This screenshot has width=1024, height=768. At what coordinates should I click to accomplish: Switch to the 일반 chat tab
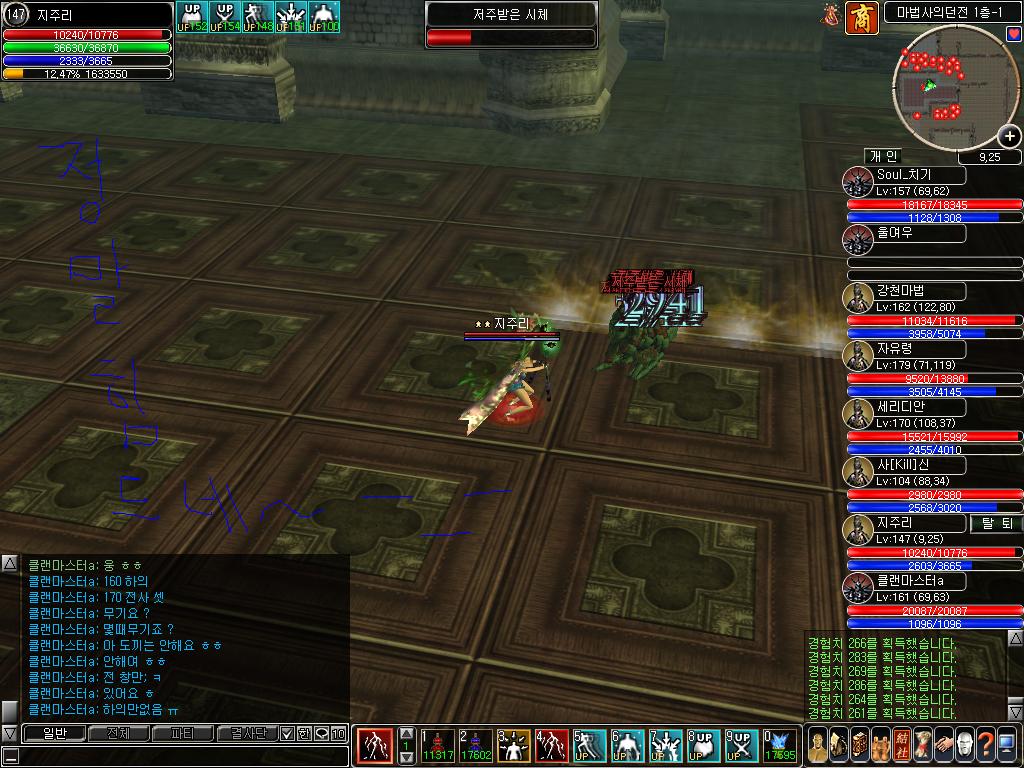[x=53, y=733]
